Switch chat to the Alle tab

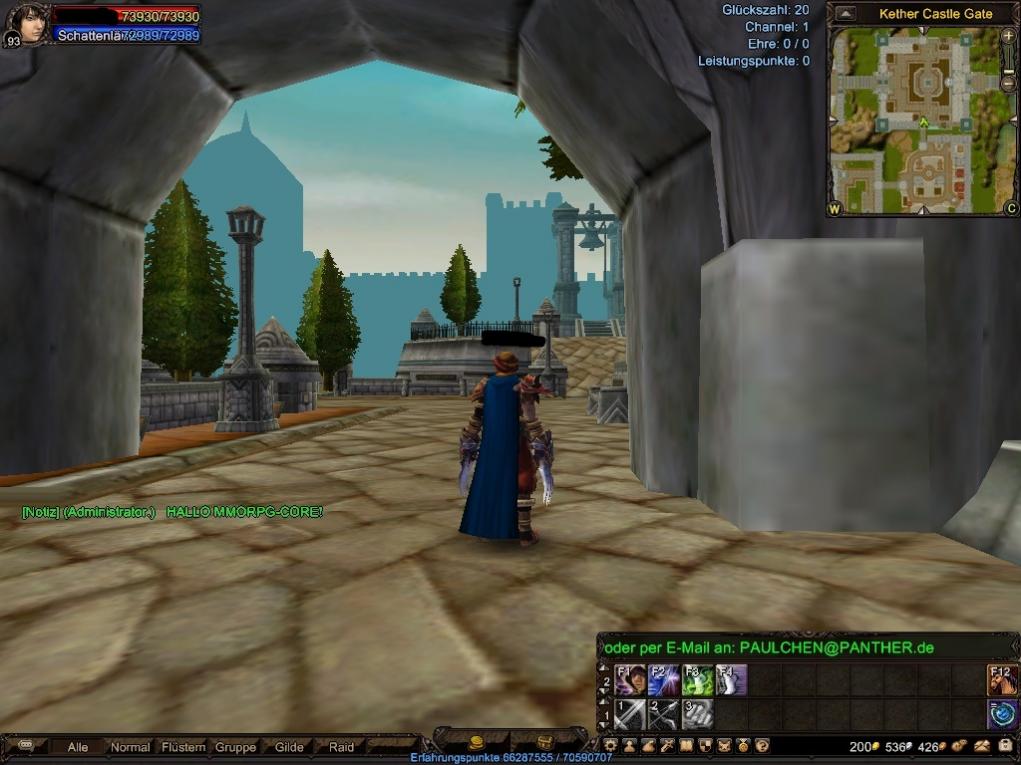pos(77,747)
